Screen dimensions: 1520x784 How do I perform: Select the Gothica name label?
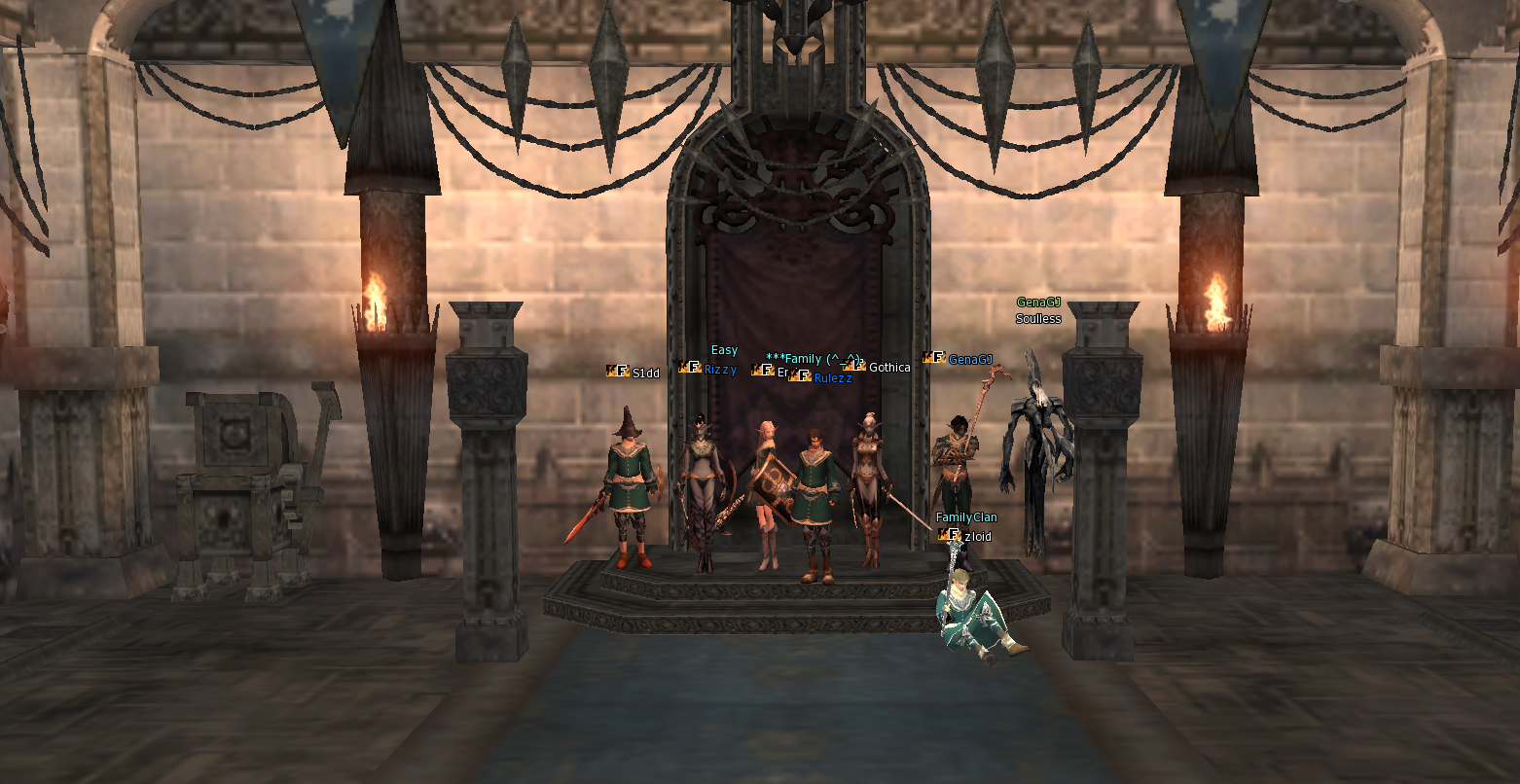(889, 367)
